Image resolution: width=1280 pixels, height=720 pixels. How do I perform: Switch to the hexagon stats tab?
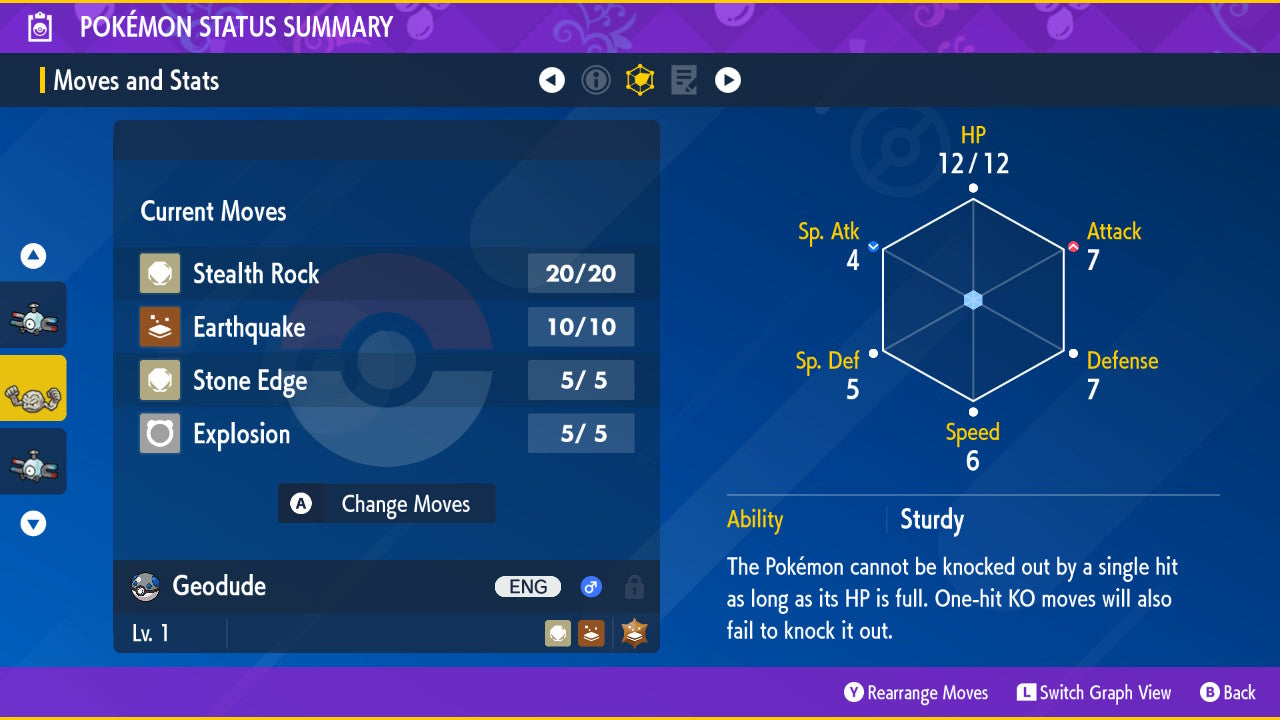pyautogui.click(x=640, y=80)
